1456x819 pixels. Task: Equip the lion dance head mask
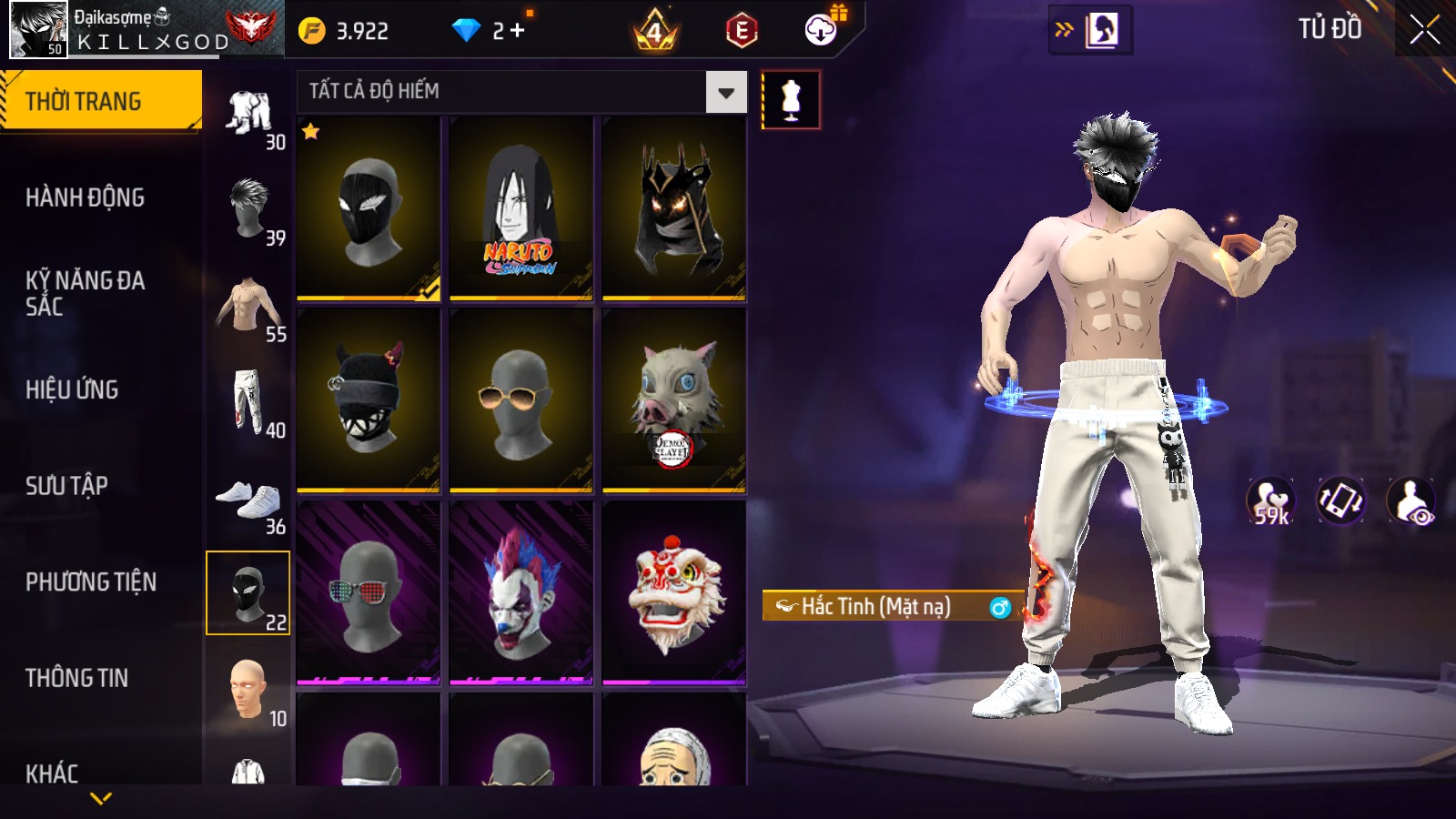674,592
